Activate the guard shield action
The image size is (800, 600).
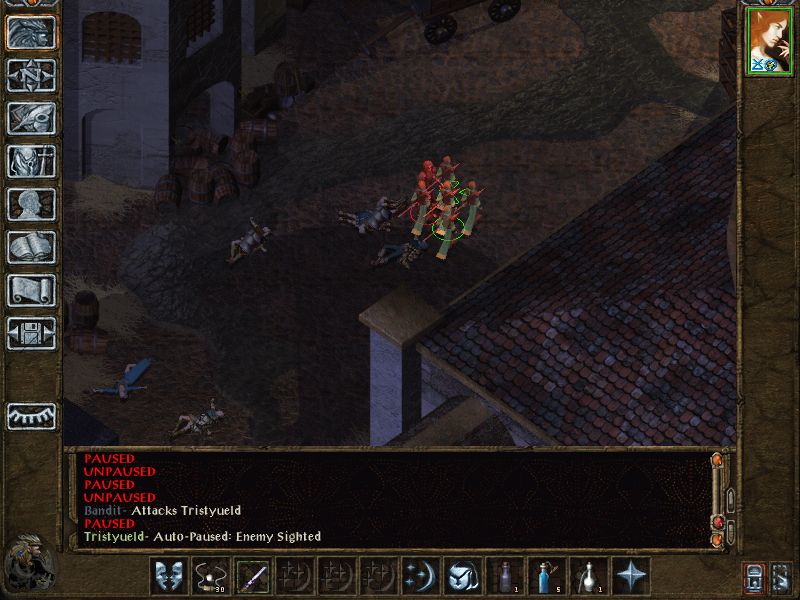click(168, 576)
